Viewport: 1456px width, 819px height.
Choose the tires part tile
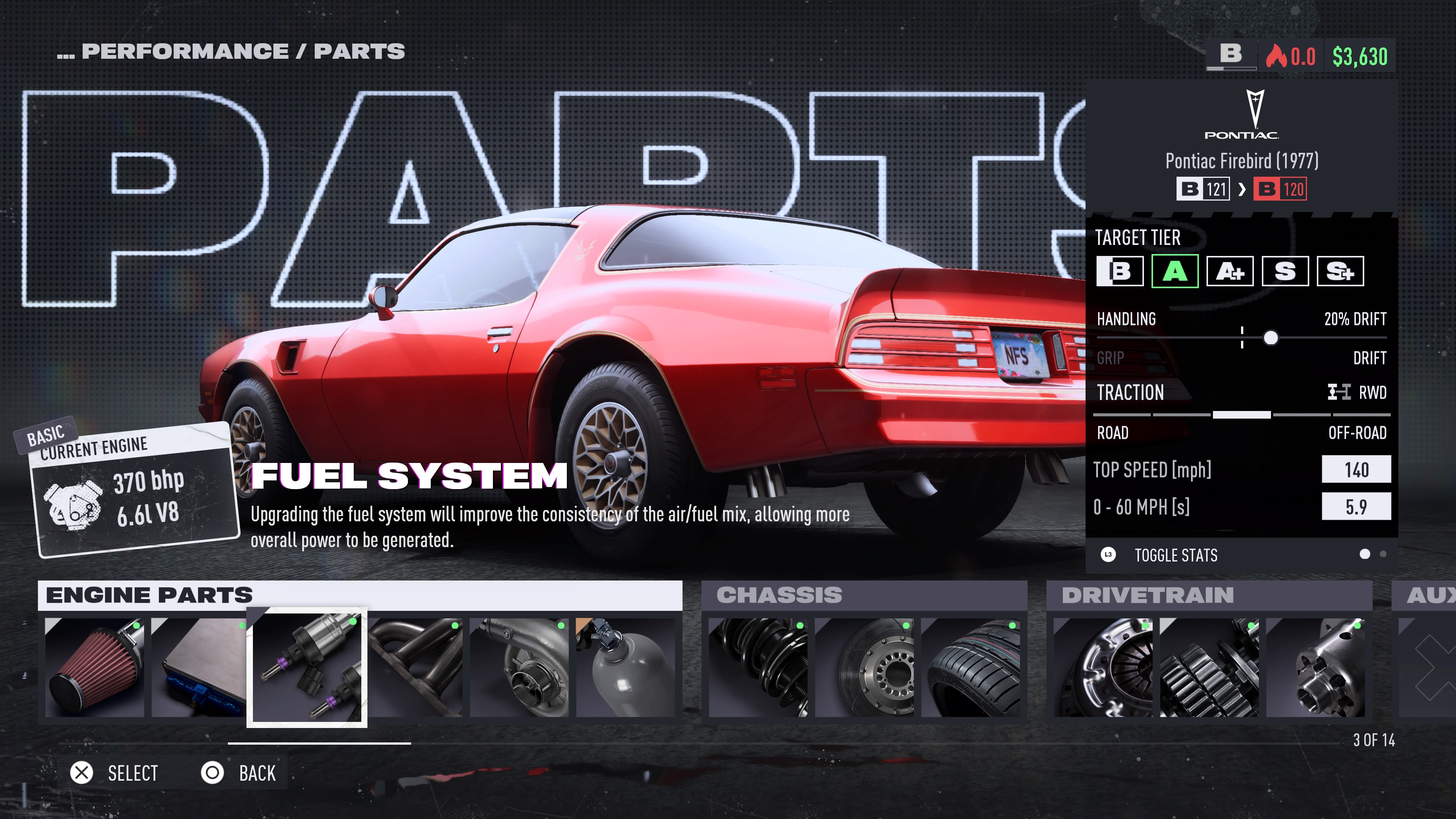(x=971, y=667)
